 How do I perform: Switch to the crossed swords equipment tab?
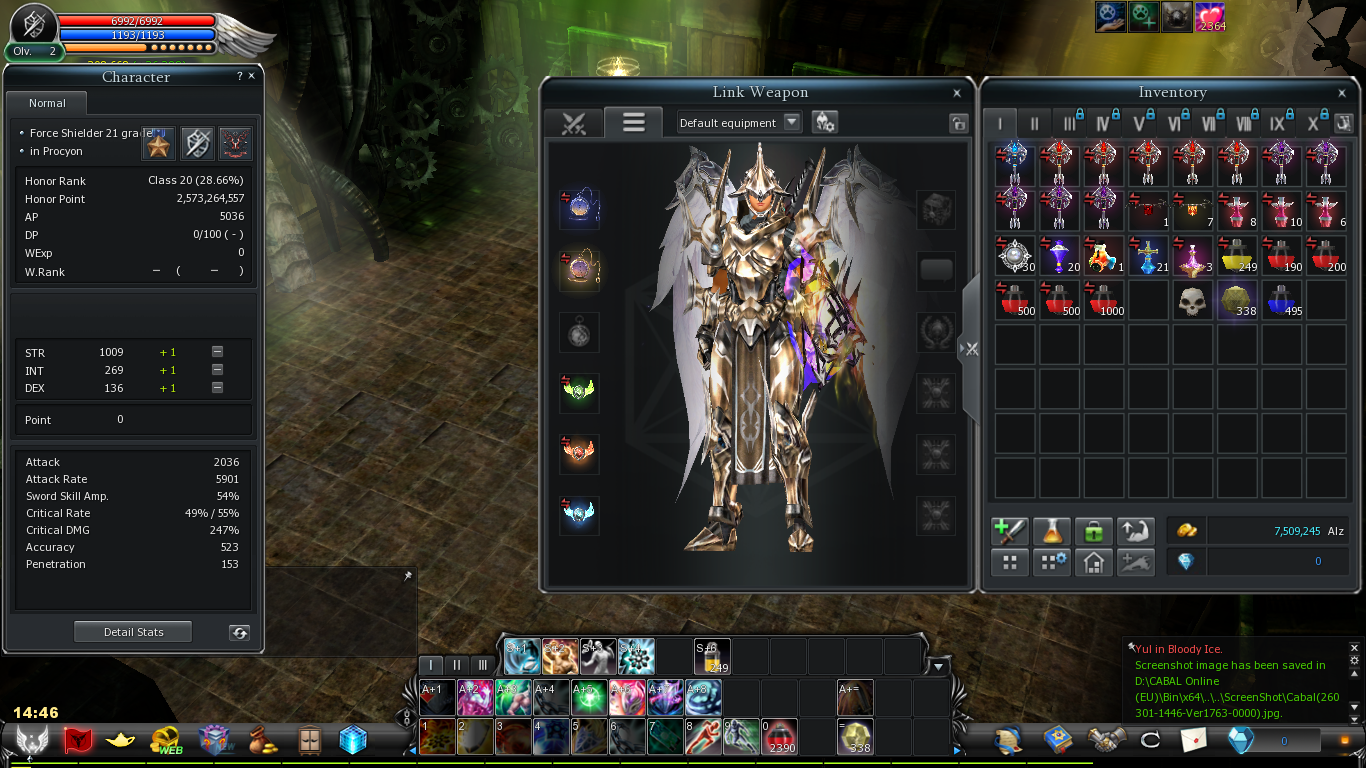[x=573, y=123]
